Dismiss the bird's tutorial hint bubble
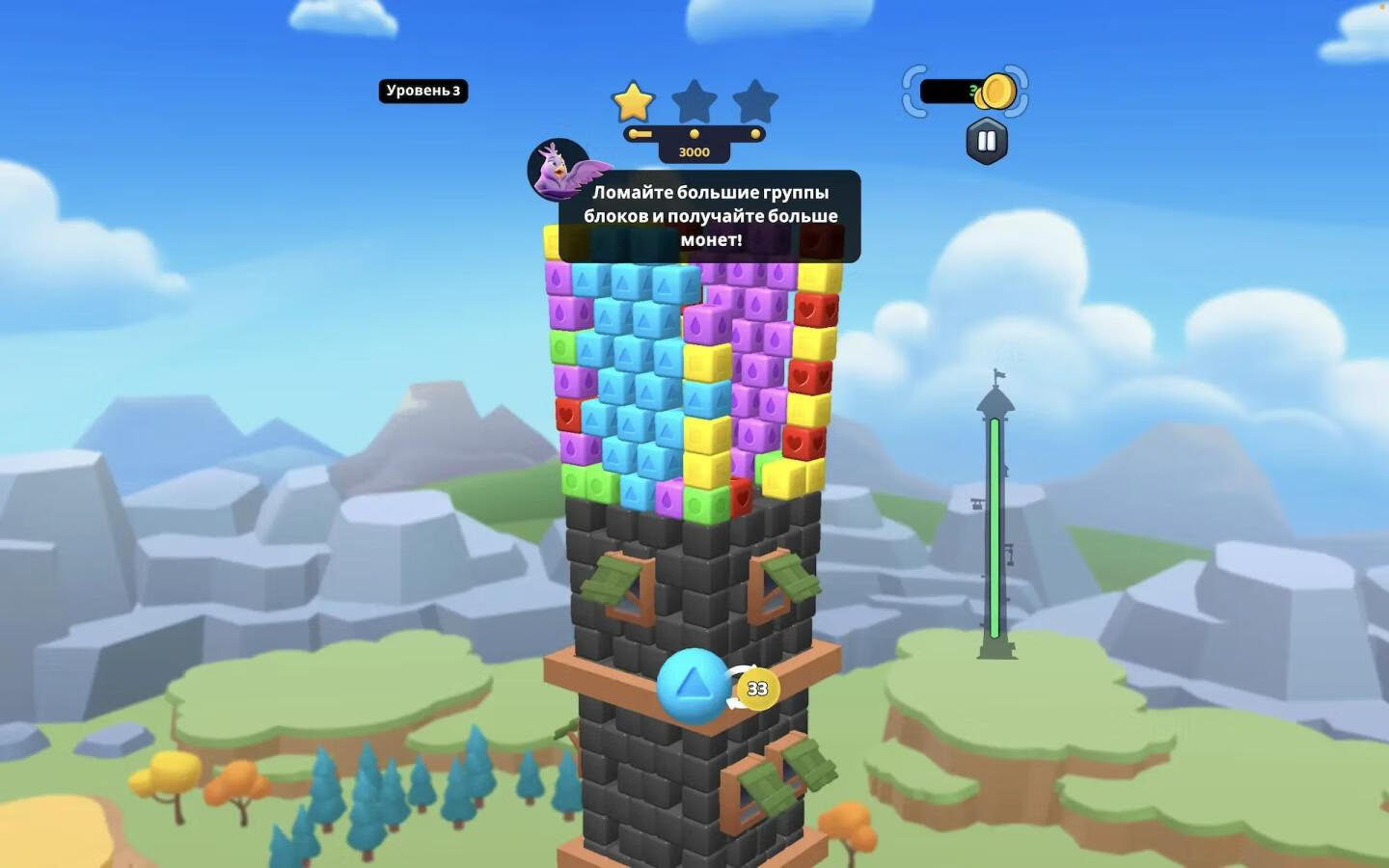 (710, 216)
